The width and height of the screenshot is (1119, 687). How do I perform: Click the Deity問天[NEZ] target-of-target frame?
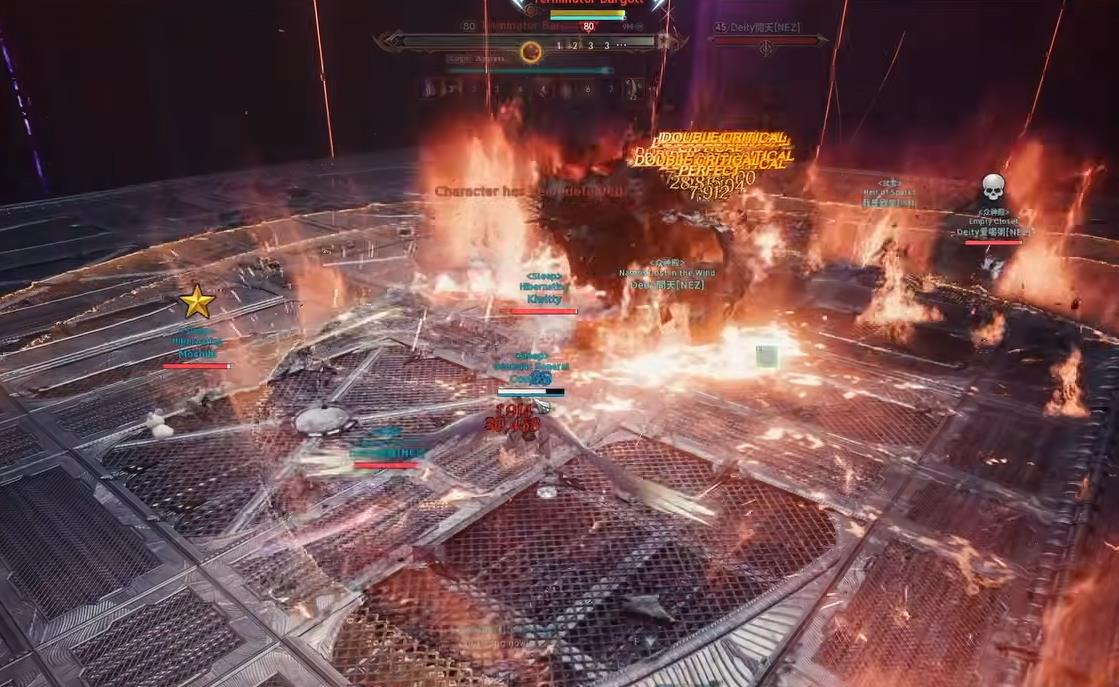[767, 40]
